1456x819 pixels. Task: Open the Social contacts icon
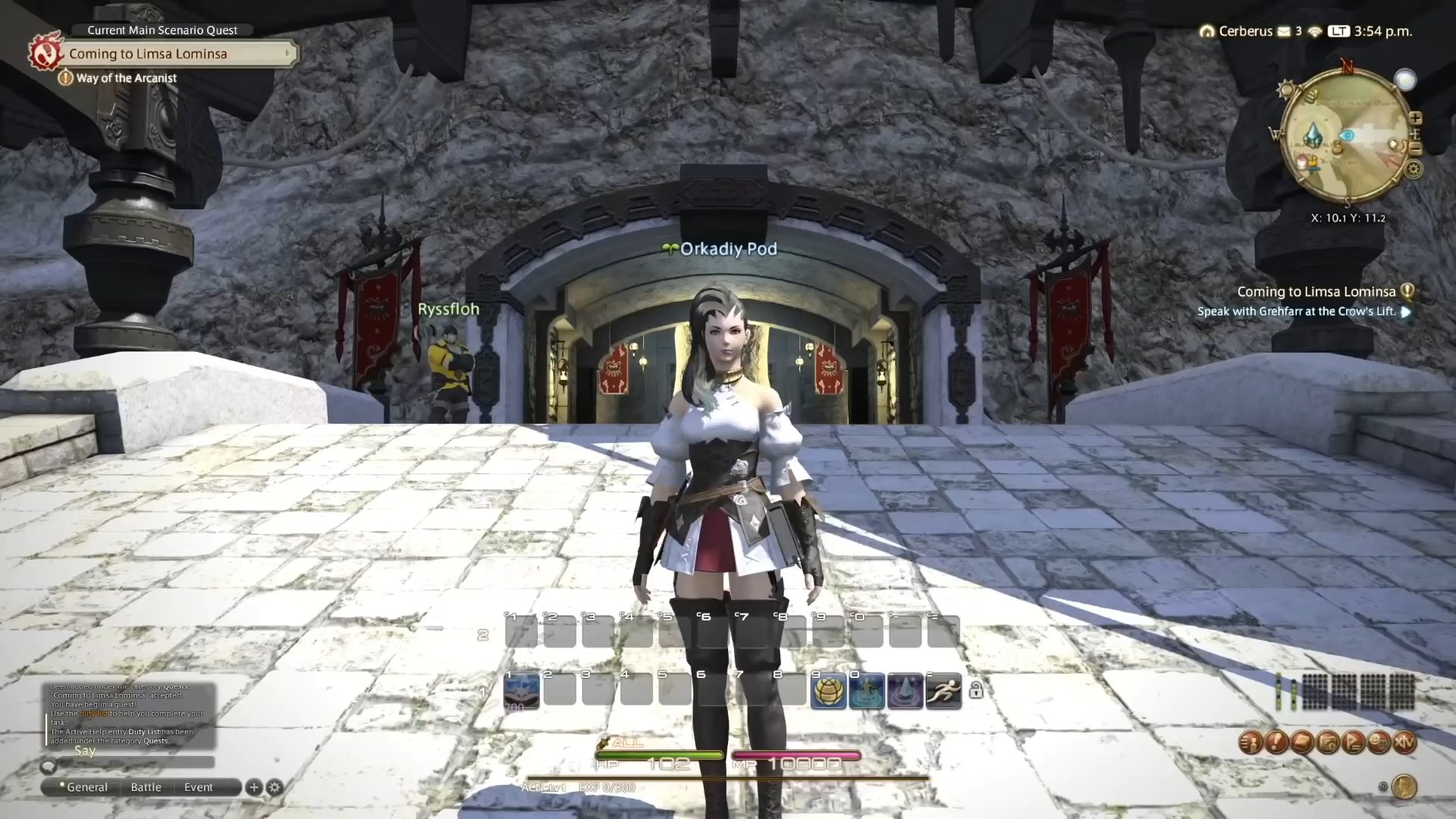click(x=1379, y=742)
